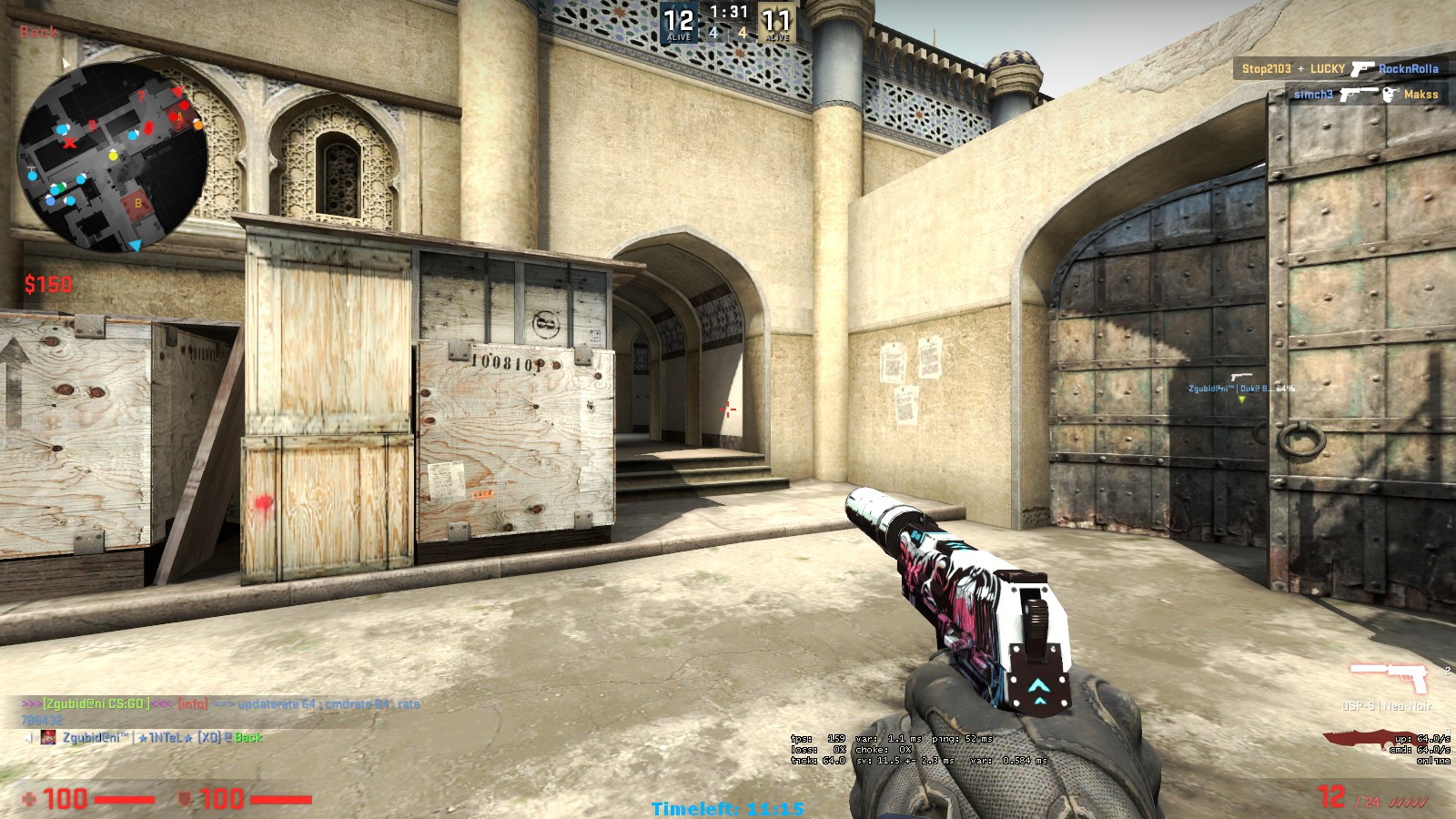Click the circular radar minimap

pyautogui.click(x=113, y=156)
